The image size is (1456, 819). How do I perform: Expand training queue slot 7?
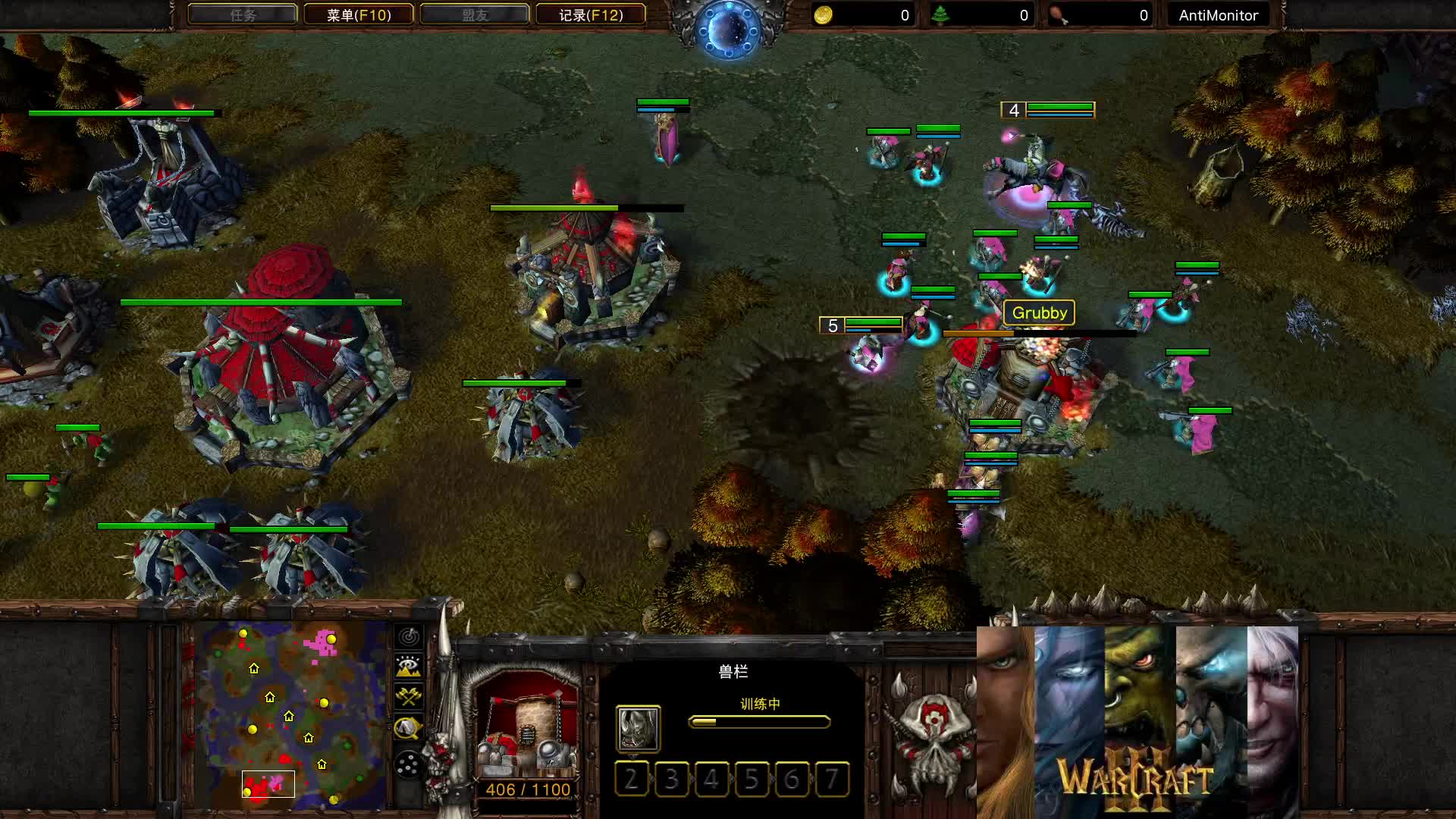[x=833, y=779]
